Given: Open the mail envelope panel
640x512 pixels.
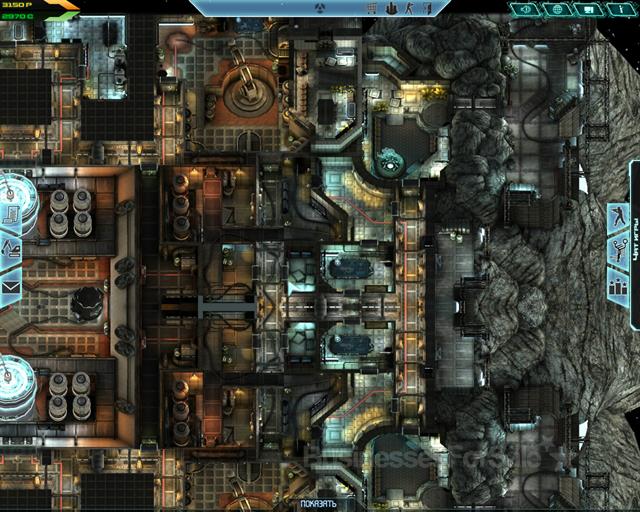Looking at the screenshot, I should pyautogui.click(x=10, y=287).
